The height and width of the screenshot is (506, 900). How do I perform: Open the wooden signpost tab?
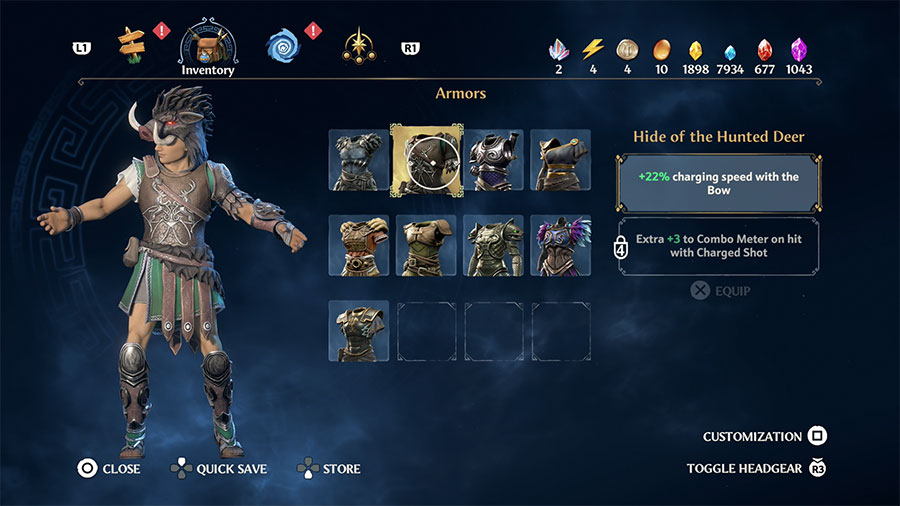[131, 43]
